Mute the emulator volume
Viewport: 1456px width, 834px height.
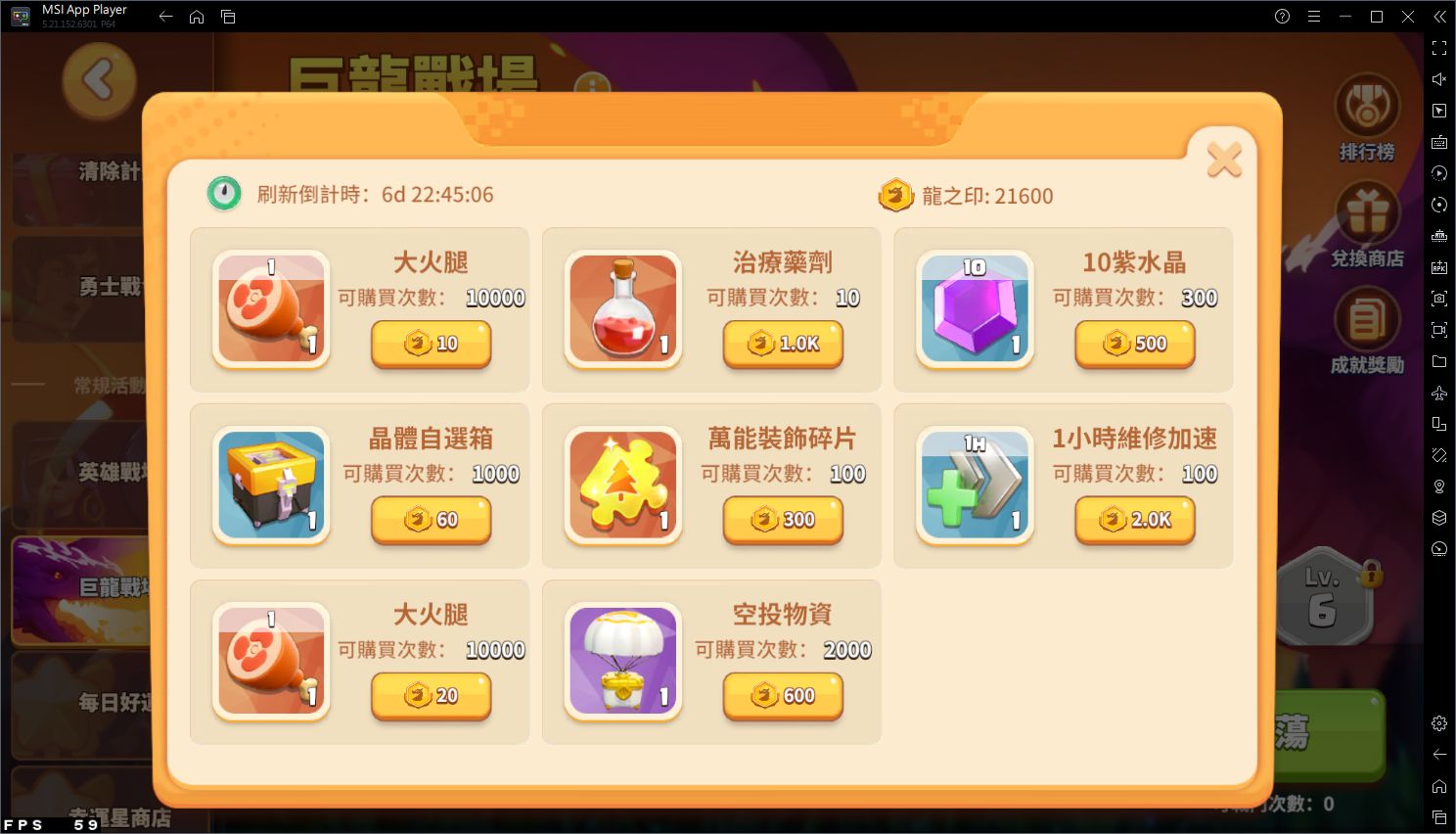pyautogui.click(x=1439, y=79)
